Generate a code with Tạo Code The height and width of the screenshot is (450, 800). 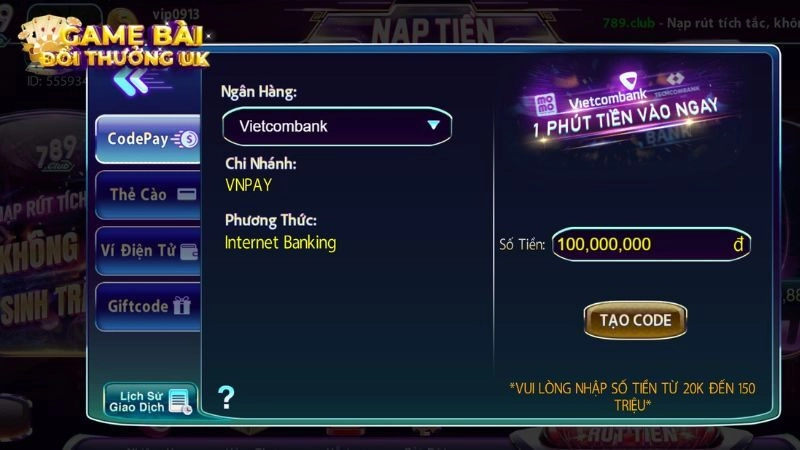635,320
